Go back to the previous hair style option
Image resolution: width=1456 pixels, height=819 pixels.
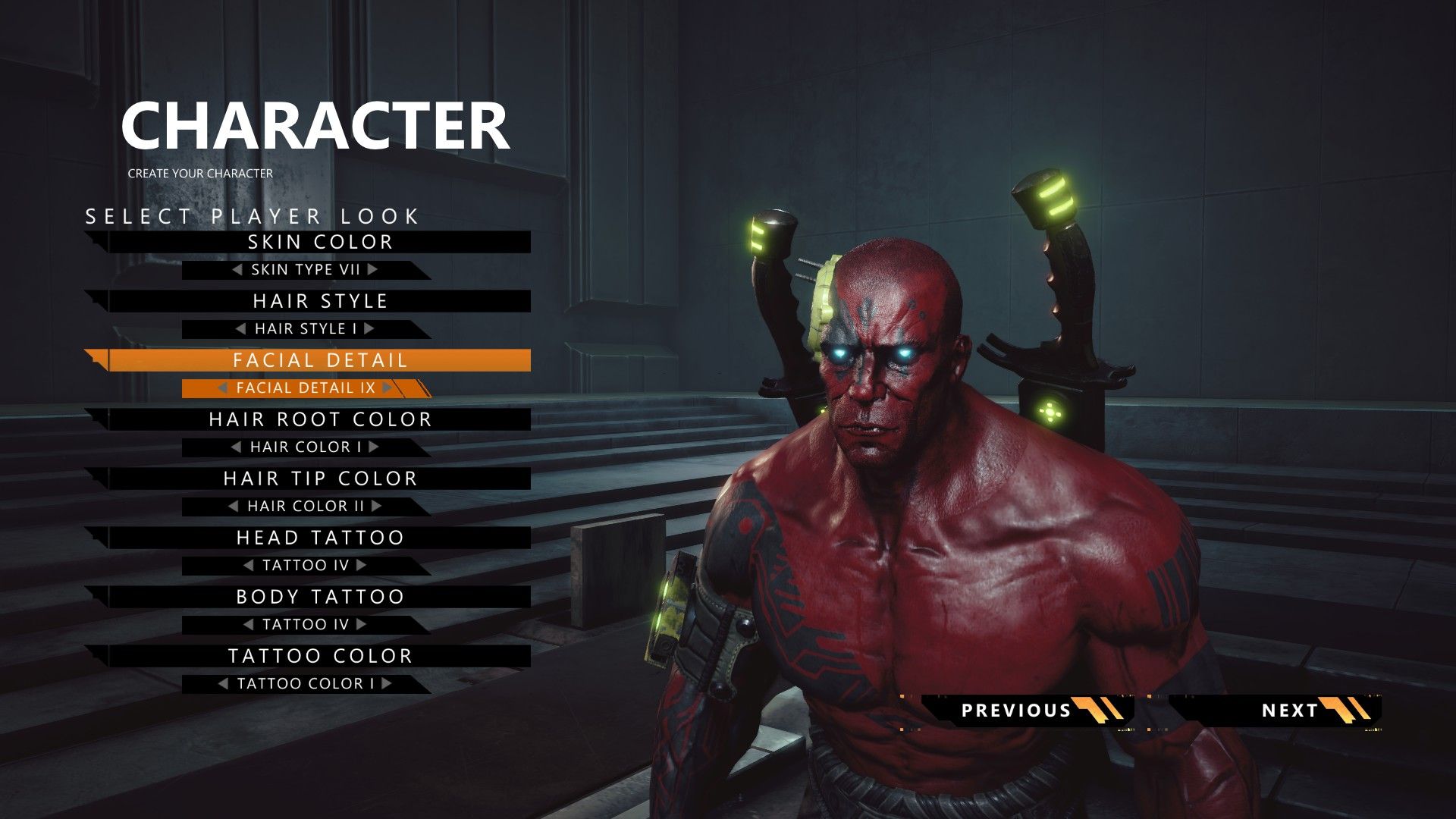tap(241, 328)
